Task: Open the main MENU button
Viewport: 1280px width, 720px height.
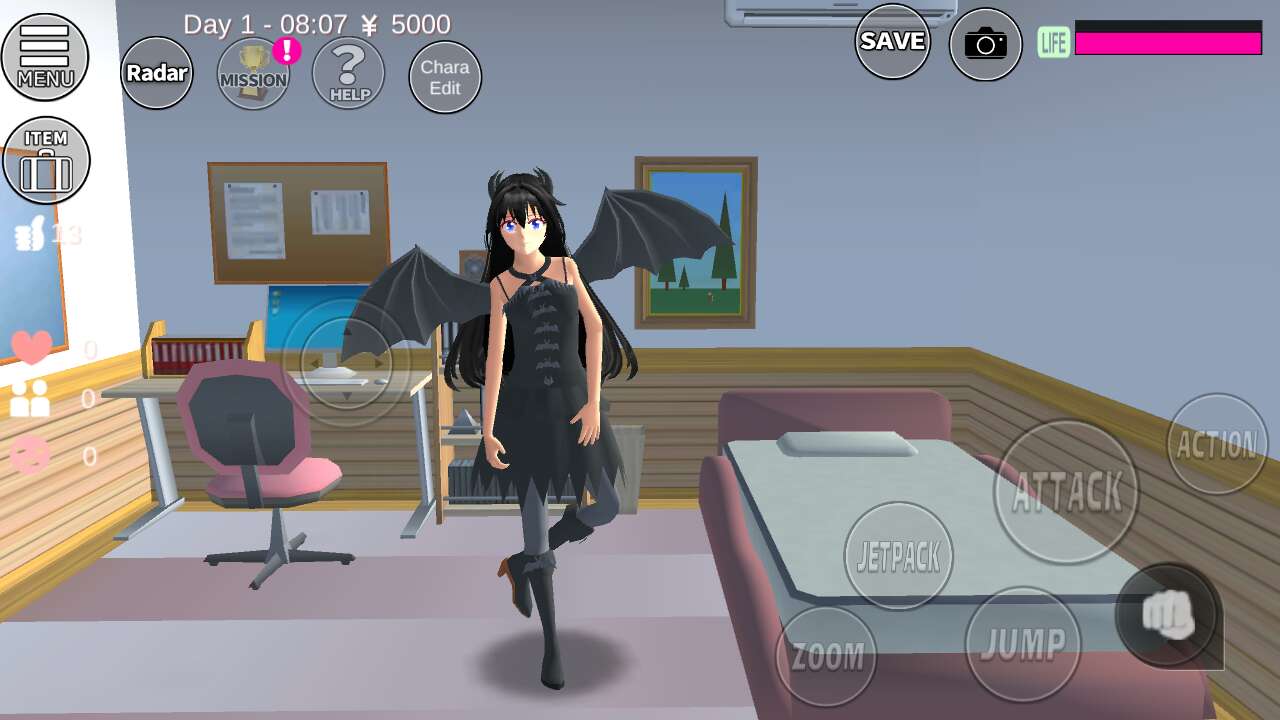Action: click(45, 57)
